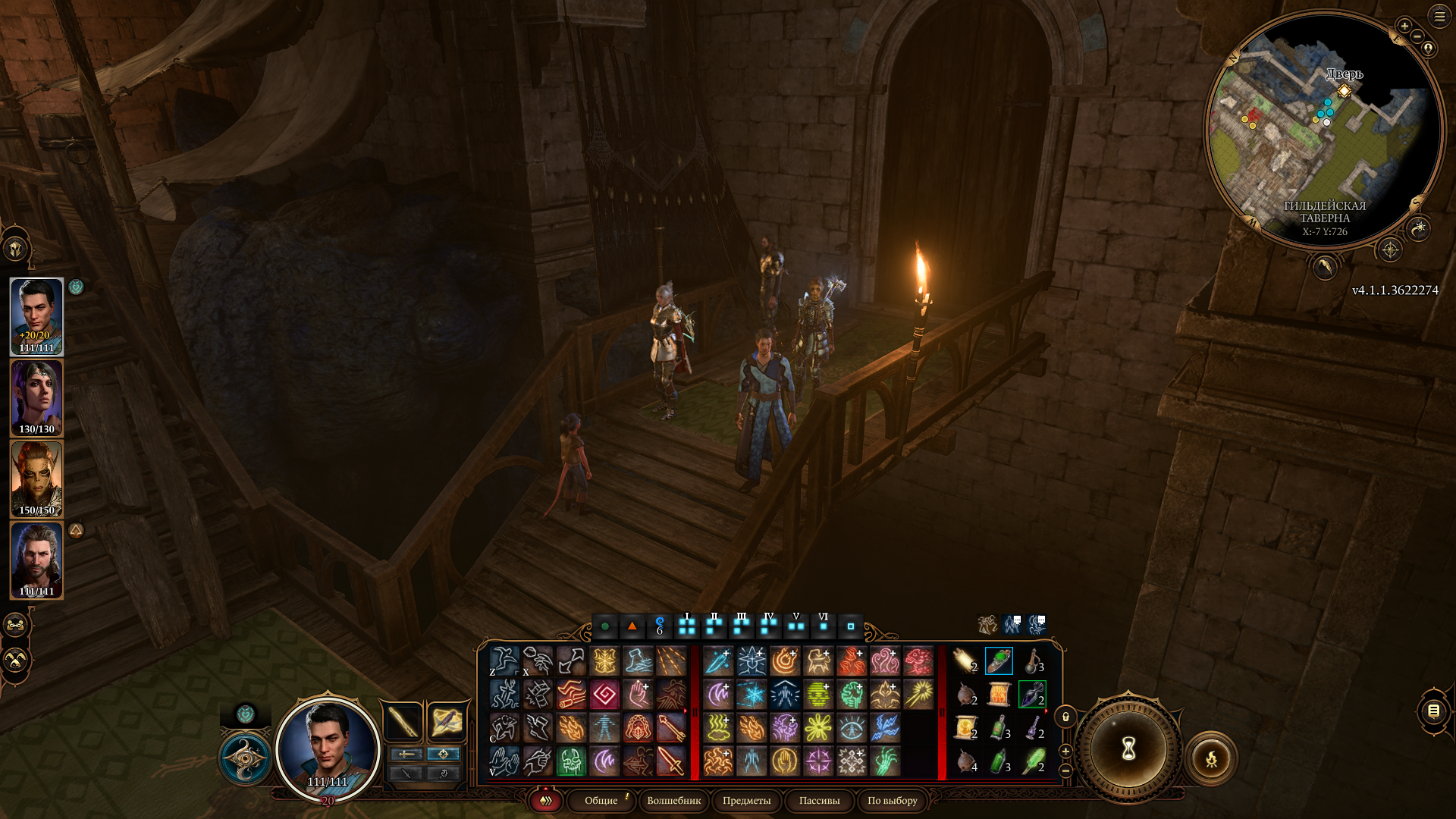Screen dimensions: 1456x819
Task: Cast the blue snowflake spell
Action: point(752,695)
